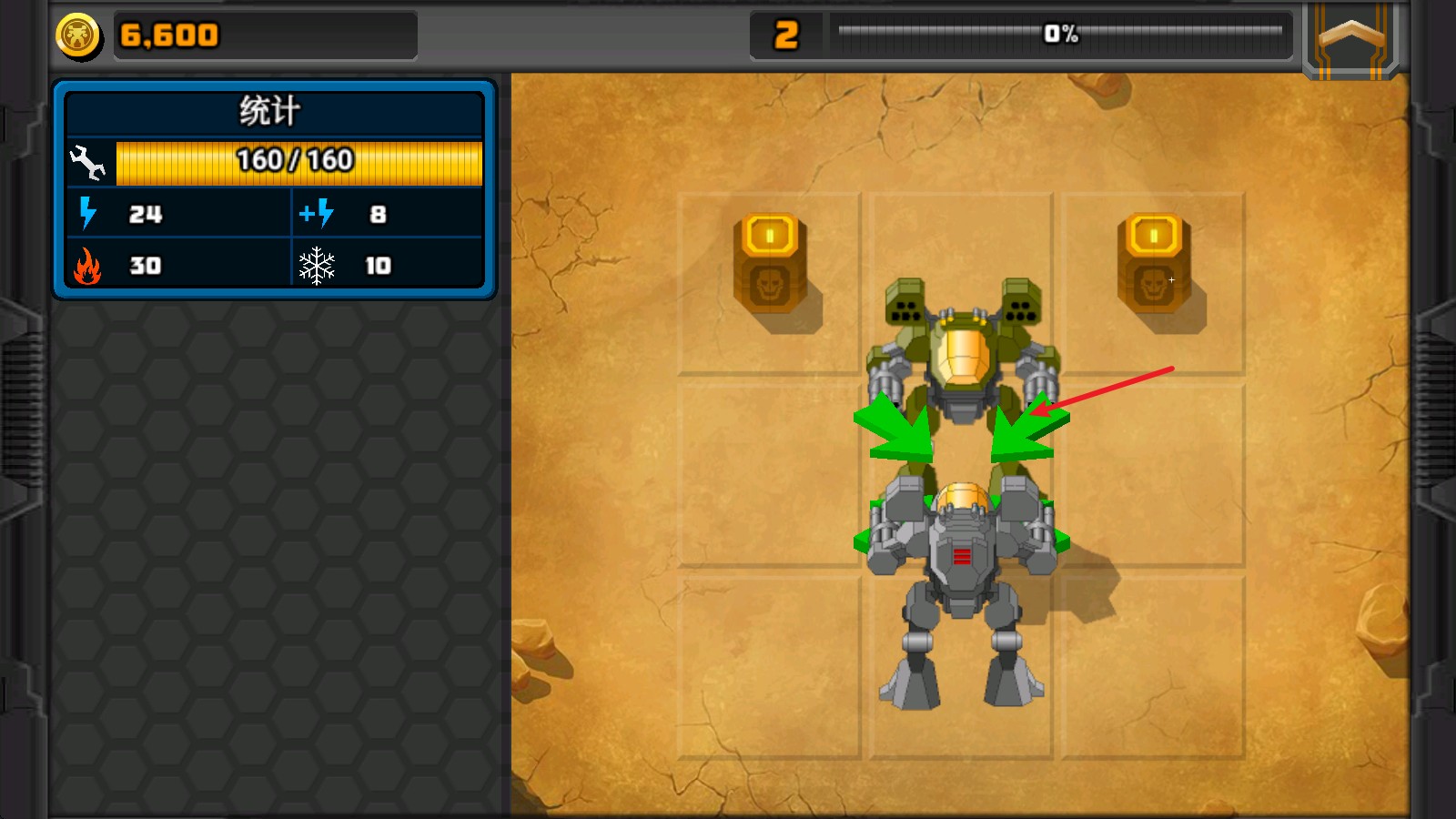The width and height of the screenshot is (1456, 819).
Task: Click the gold coin currency icon
Action: pos(78,36)
